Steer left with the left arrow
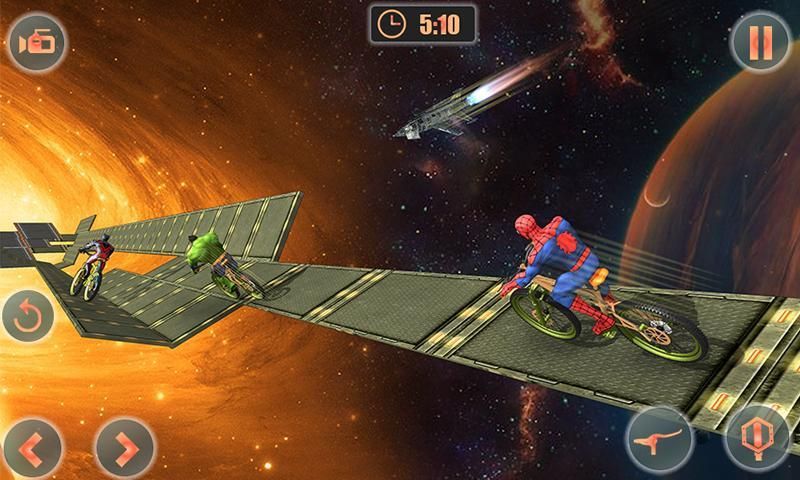The width and height of the screenshot is (800, 480). coord(36,447)
